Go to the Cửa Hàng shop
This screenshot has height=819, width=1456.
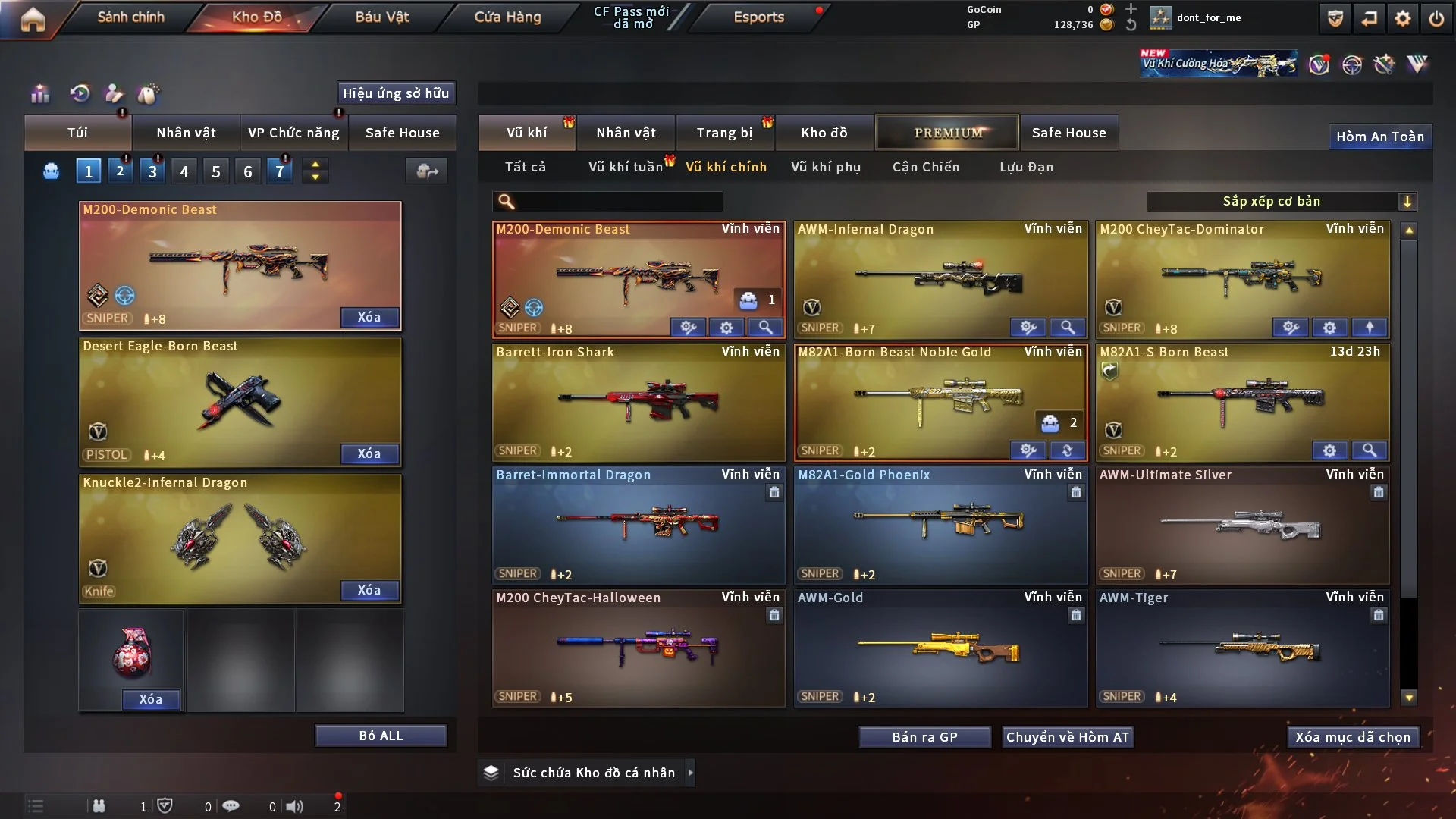[x=507, y=17]
